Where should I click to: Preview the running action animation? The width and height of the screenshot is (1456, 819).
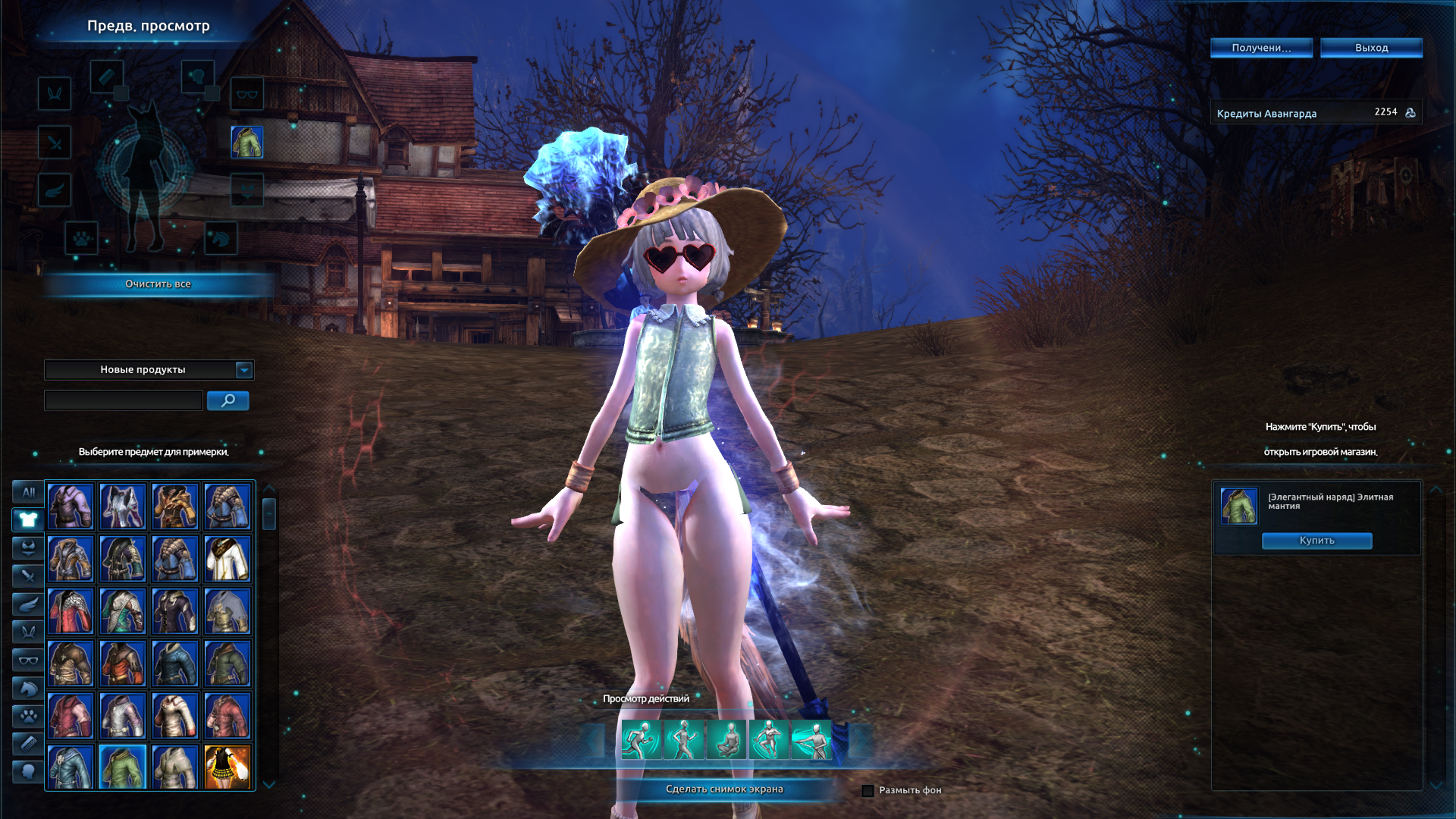pos(641,740)
